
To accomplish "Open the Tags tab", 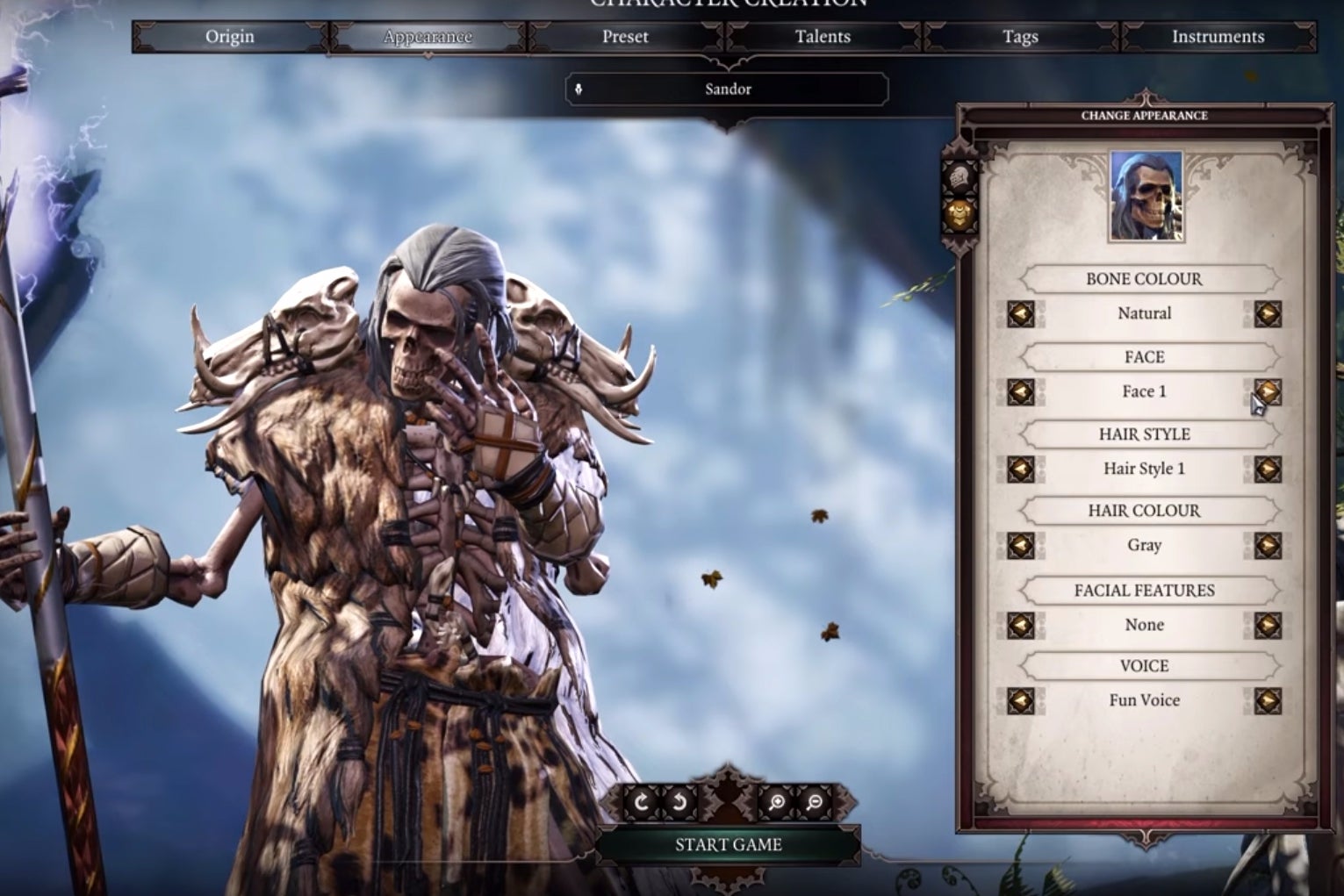I will click(1019, 37).
